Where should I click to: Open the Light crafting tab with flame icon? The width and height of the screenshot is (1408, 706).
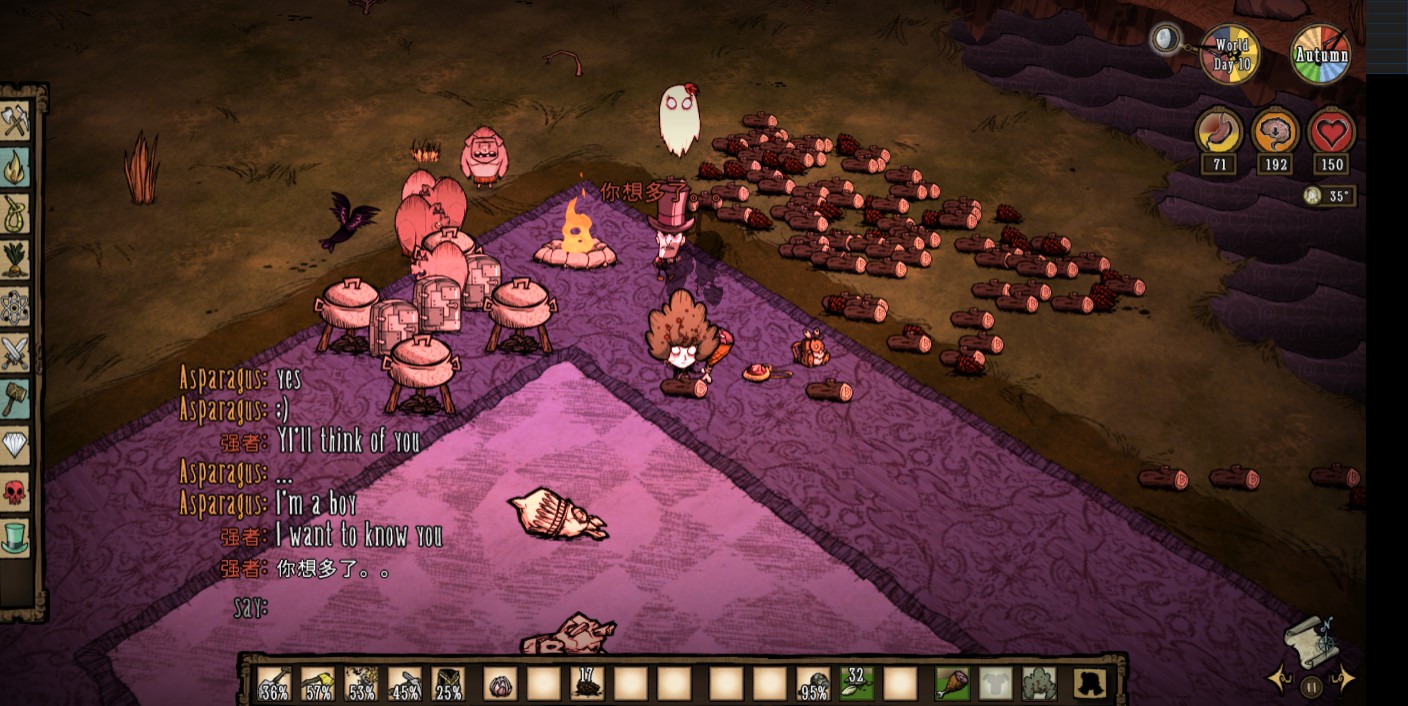click(x=16, y=168)
